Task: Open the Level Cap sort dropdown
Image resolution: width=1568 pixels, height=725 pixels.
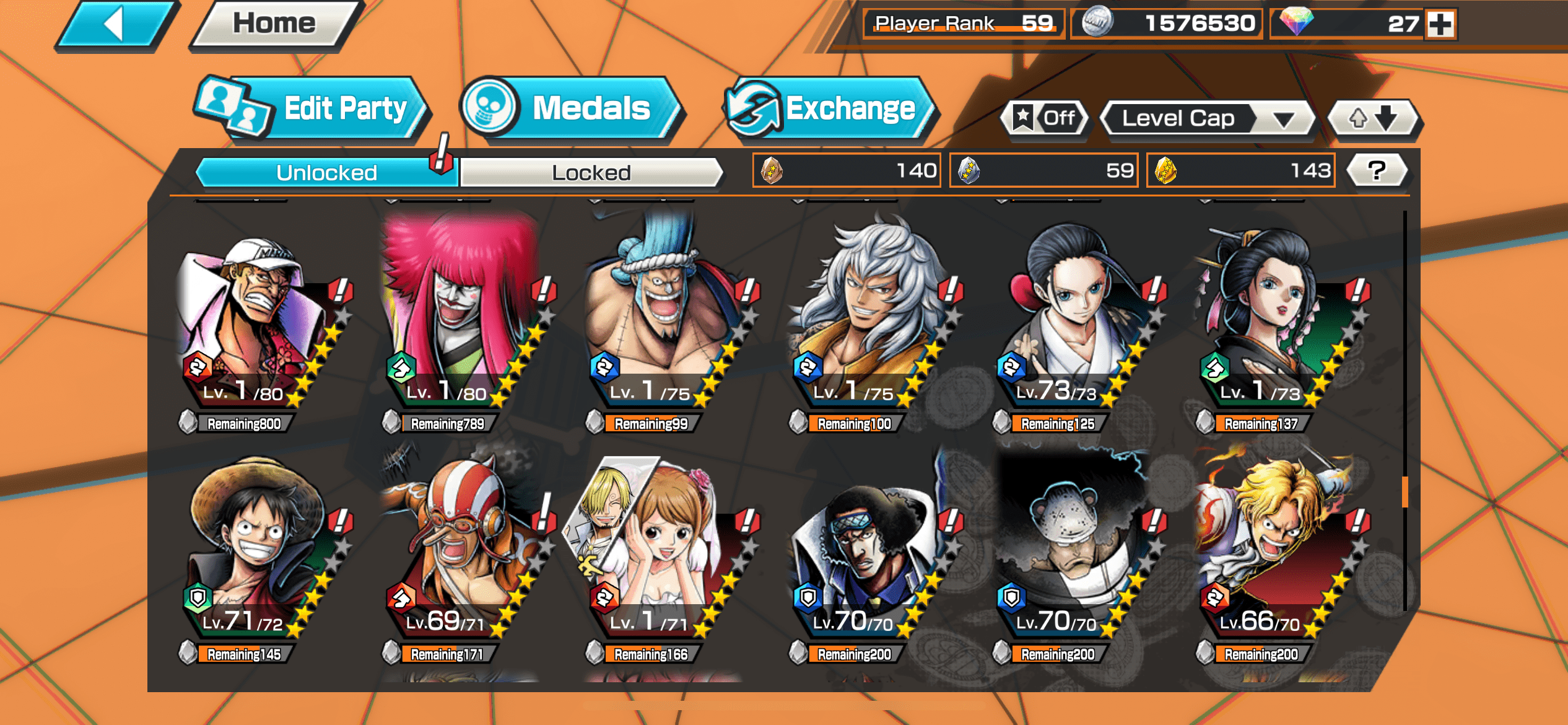Action: (x=1207, y=118)
